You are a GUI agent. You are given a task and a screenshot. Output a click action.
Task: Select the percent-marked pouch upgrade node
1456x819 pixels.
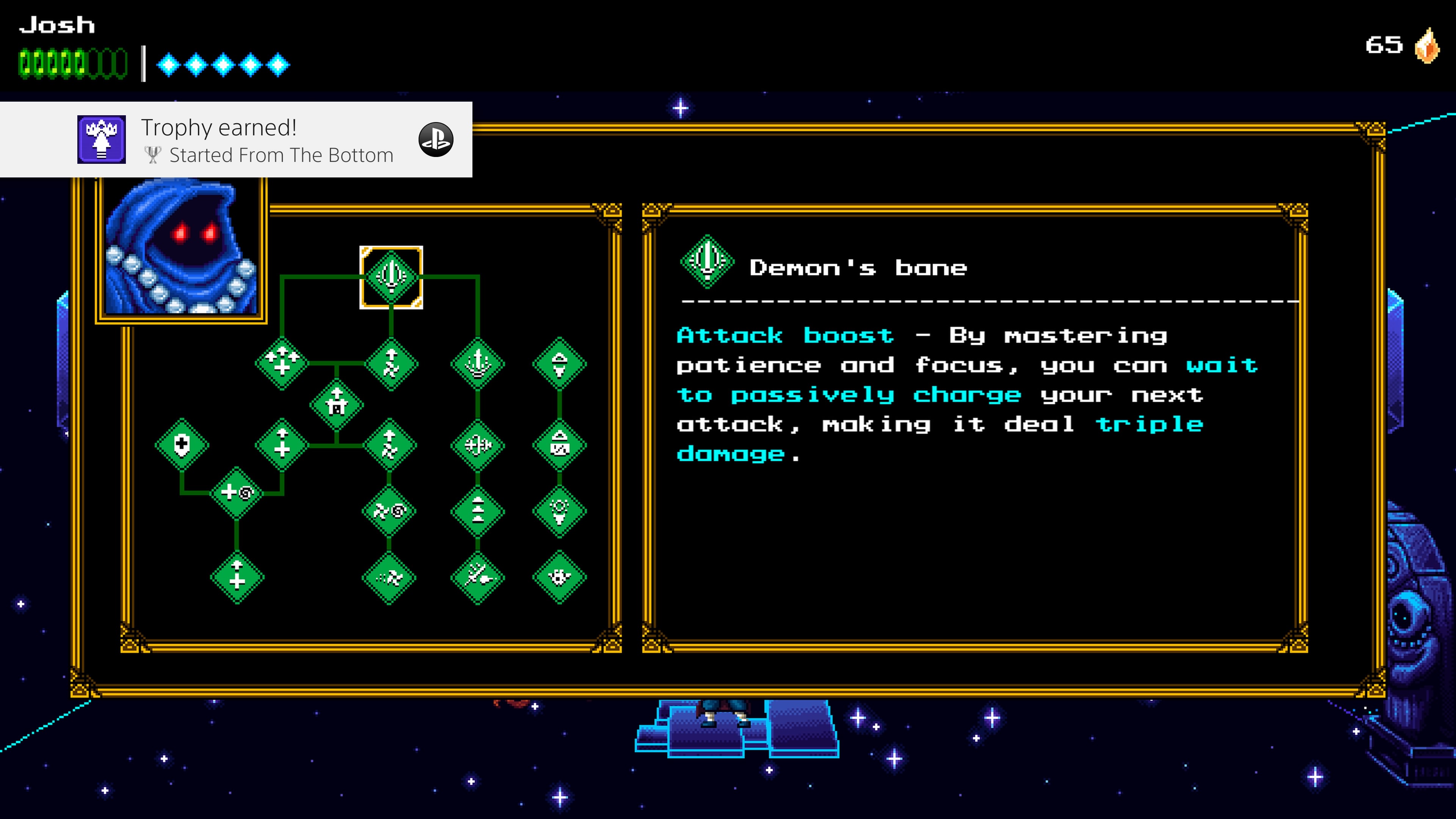560,446
